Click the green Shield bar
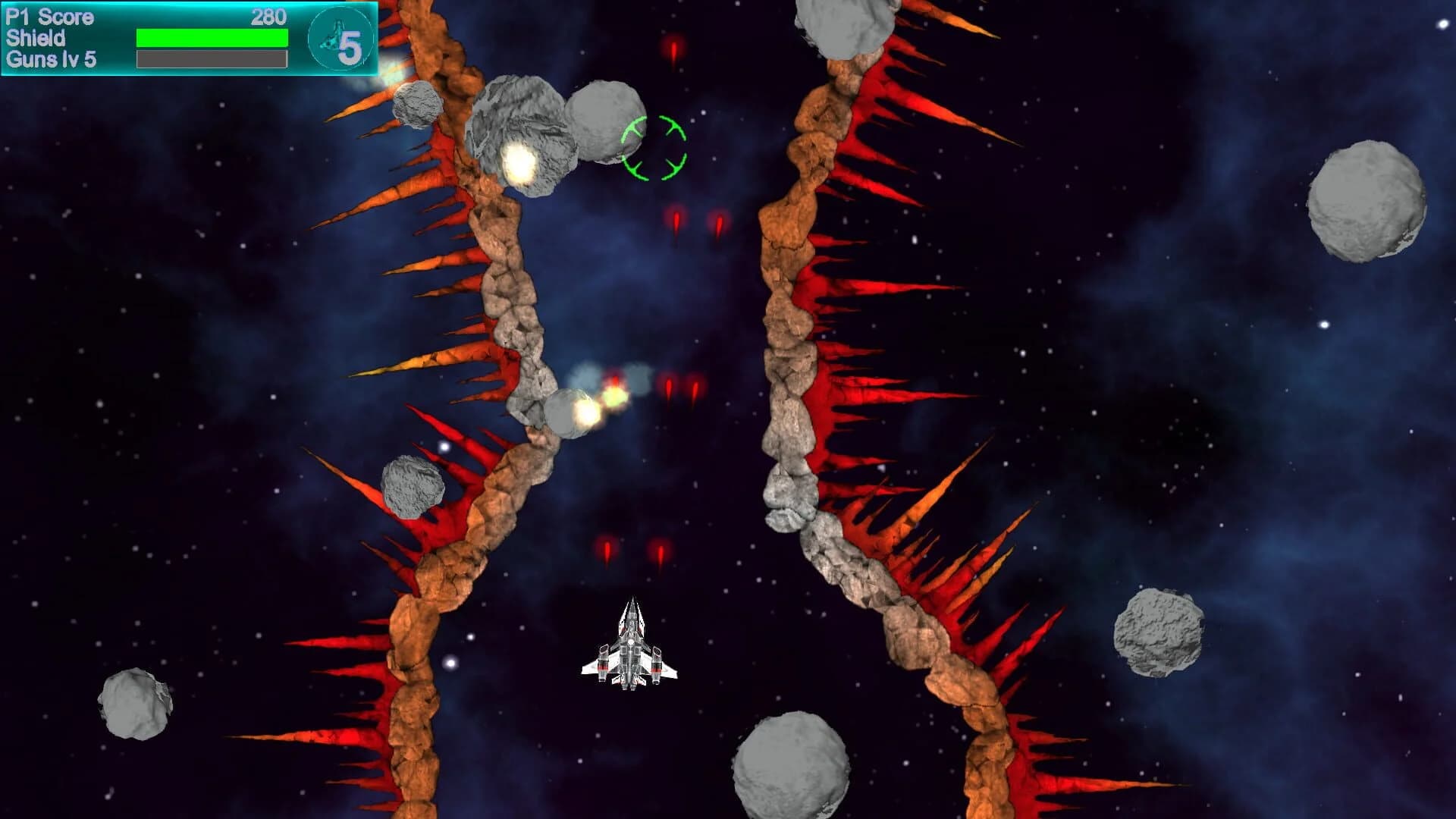Screen dimensions: 1456x819 pyautogui.click(x=211, y=36)
